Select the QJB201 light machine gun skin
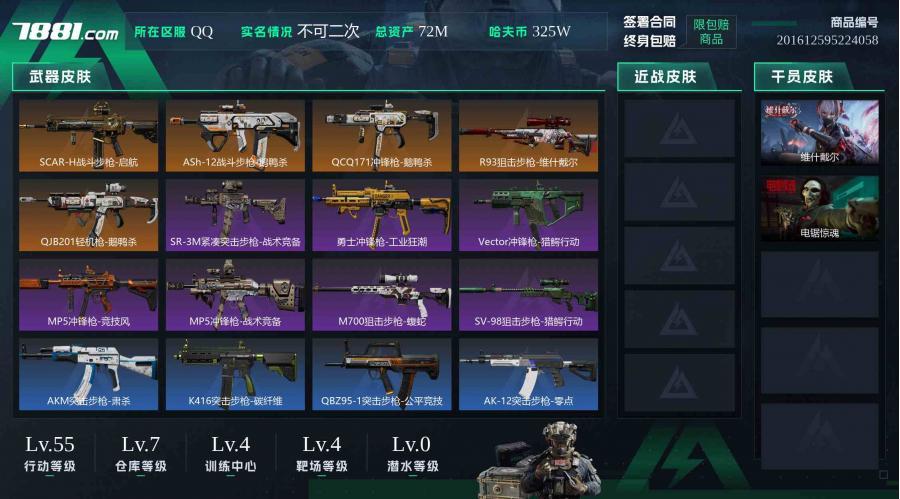 pyautogui.click(x=88, y=215)
